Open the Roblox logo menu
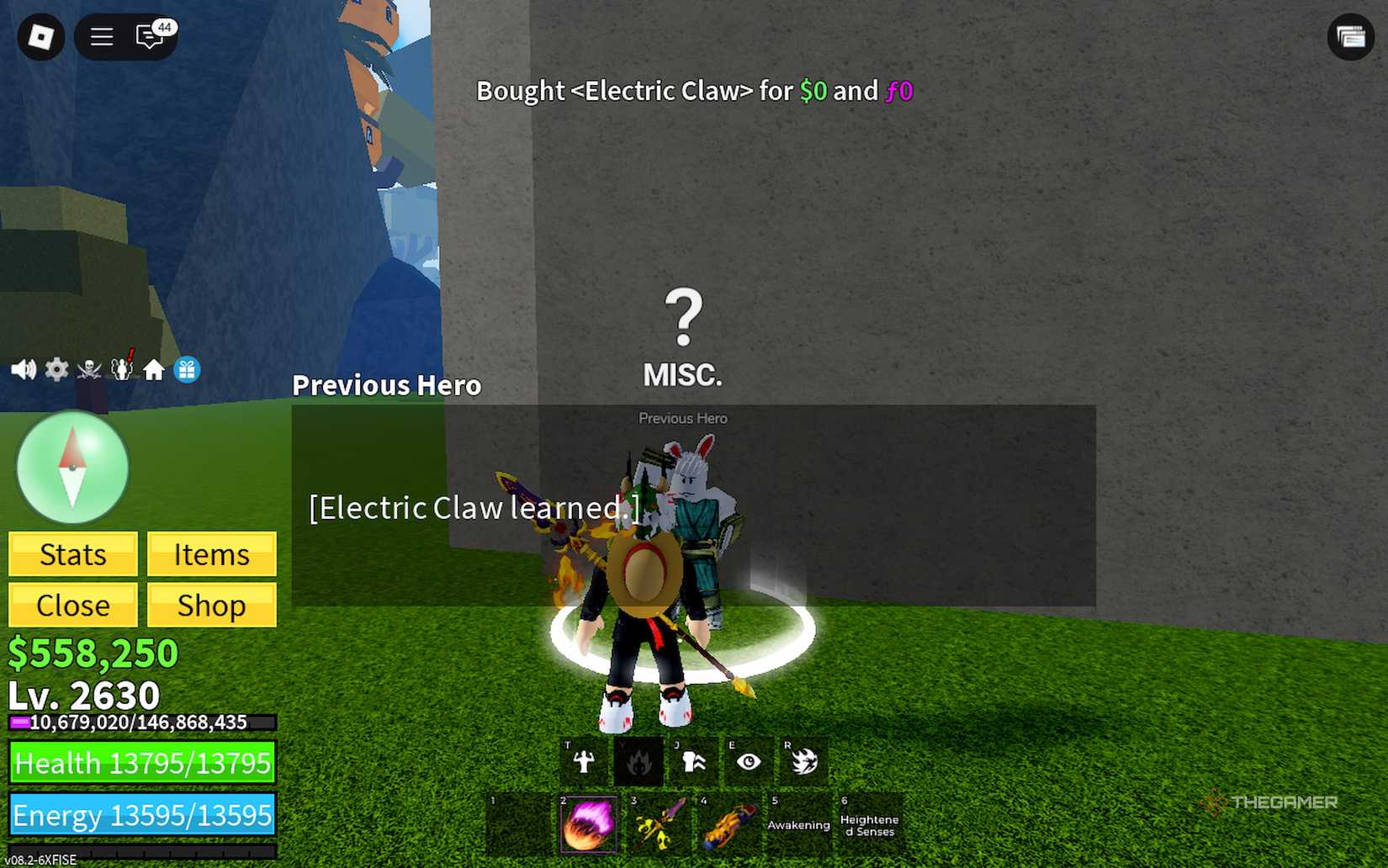The width and height of the screenshot is (1388, 868). [x=39, y=37]
